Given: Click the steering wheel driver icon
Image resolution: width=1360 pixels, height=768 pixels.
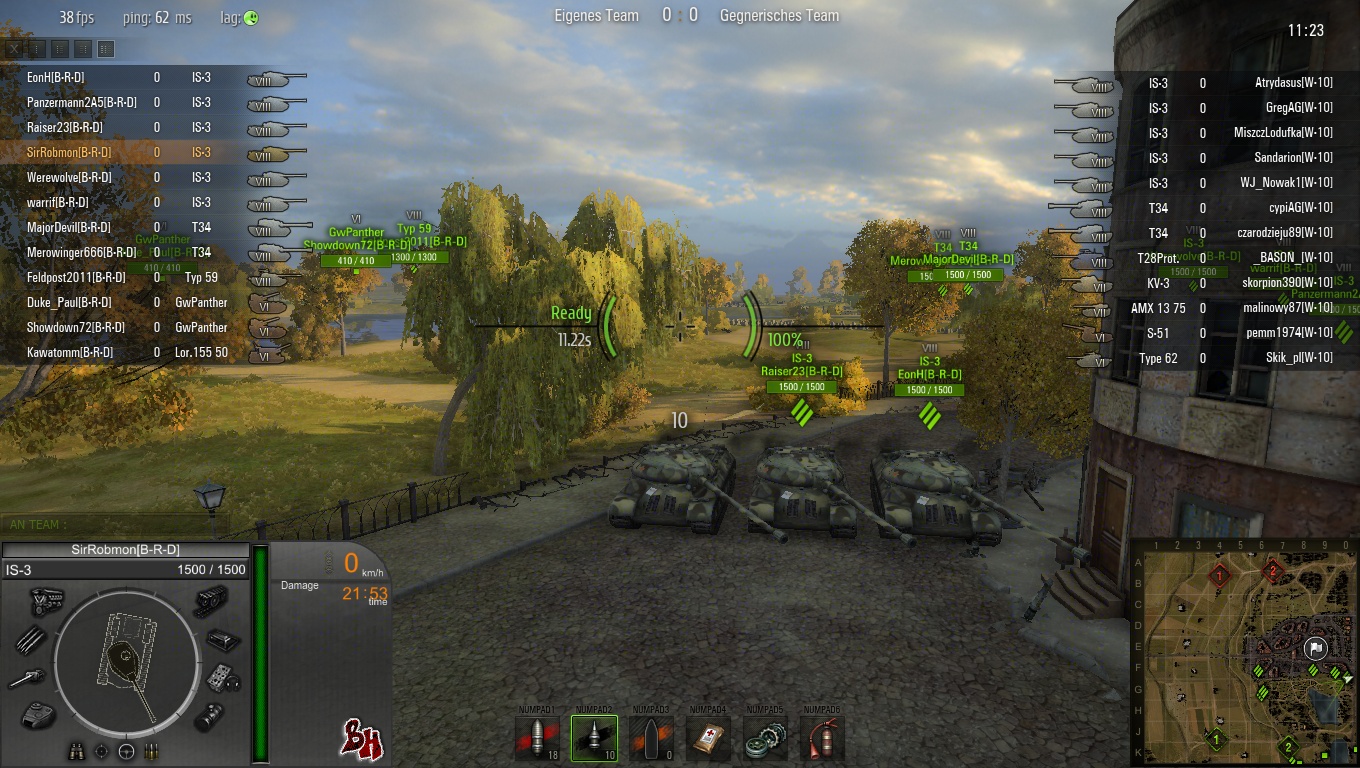Looking at the screenshot, I should pyautogui.click(x=127, y=751).
